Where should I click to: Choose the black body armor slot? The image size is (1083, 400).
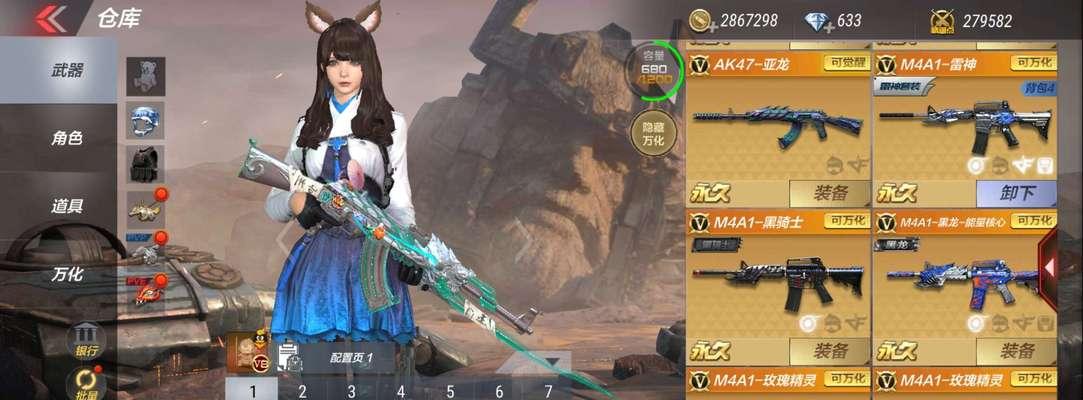point(146,165)
